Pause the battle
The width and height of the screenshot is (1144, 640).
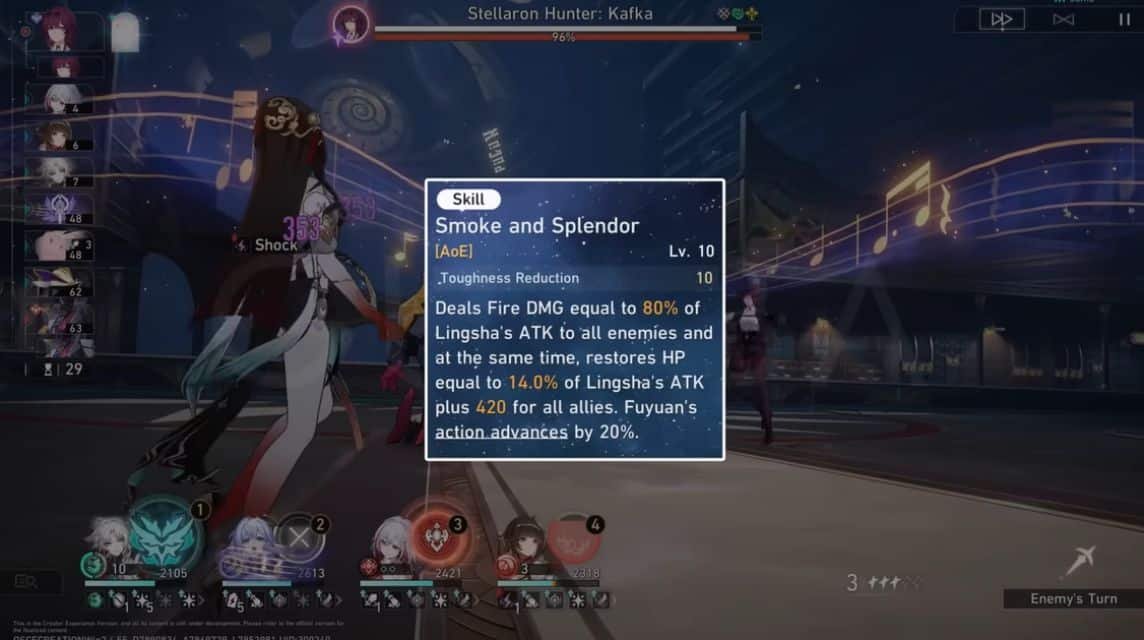click(1125, 19)
